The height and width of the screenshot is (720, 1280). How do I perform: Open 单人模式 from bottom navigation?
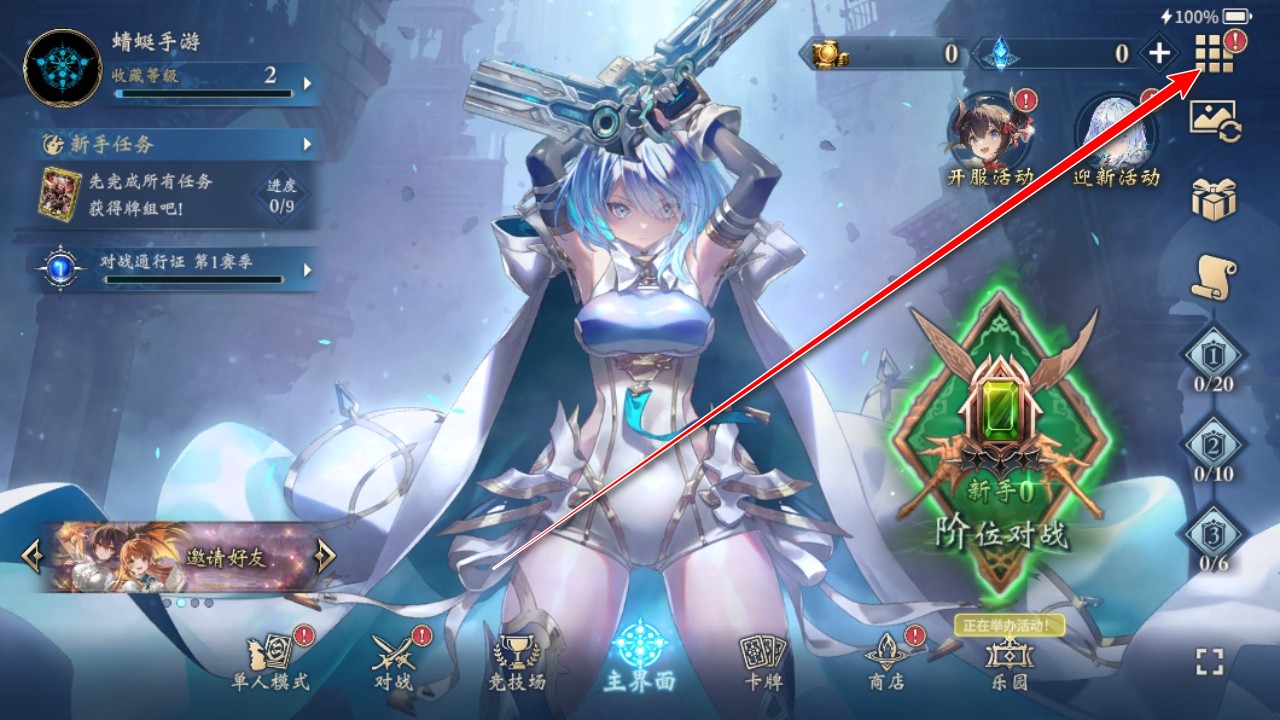271,662
